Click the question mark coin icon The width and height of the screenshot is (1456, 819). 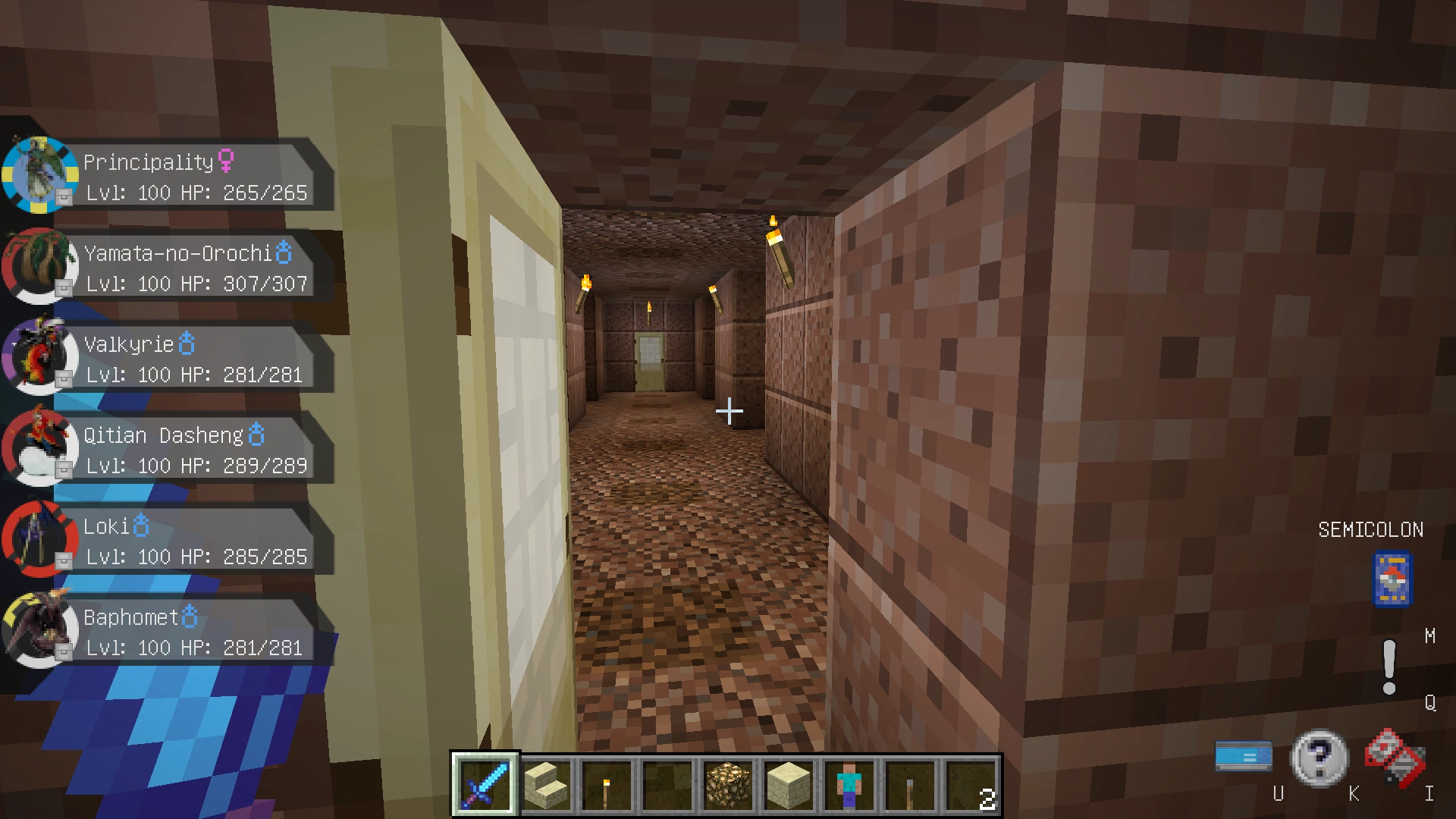[x=1320, y=756]
